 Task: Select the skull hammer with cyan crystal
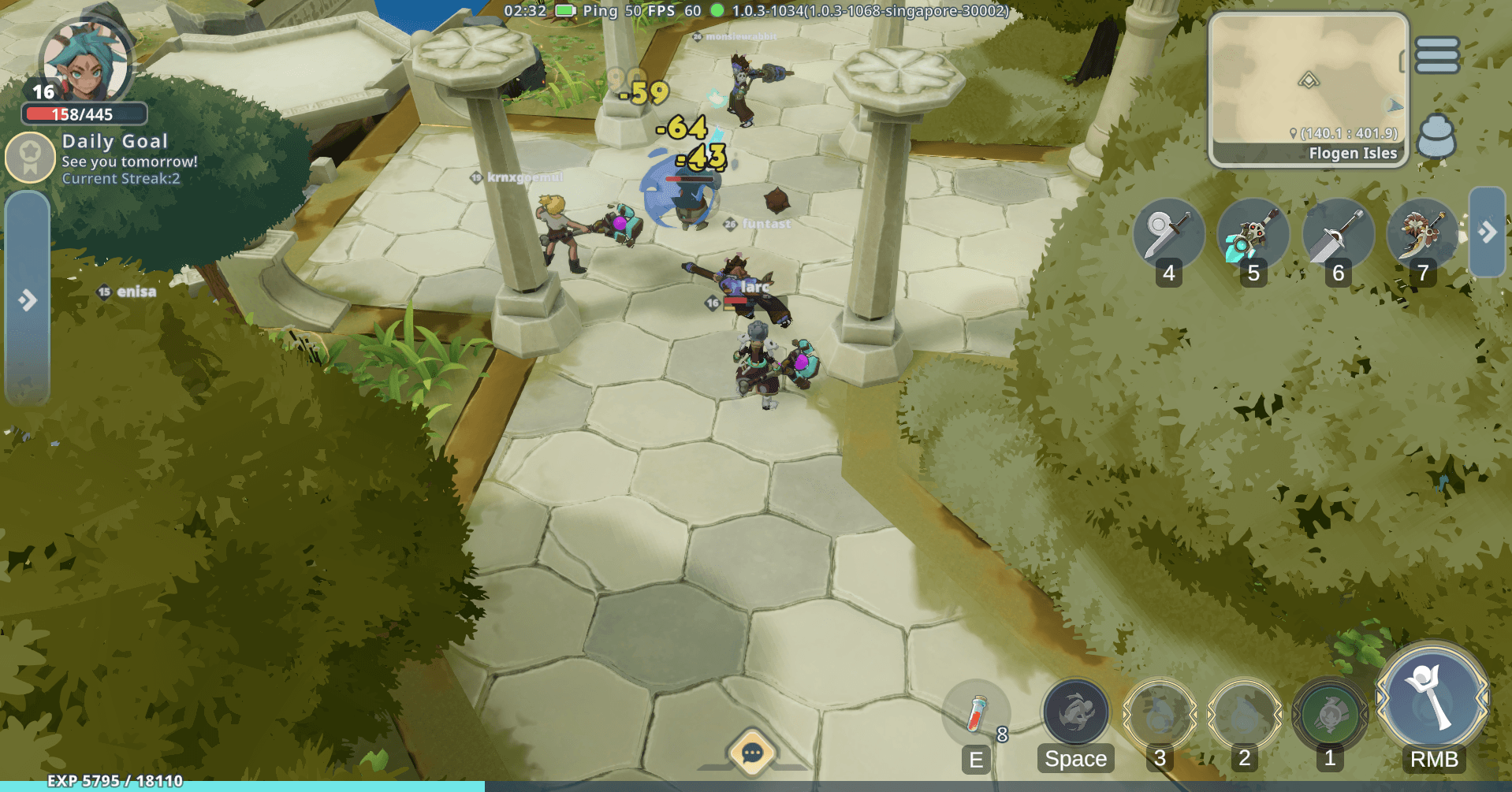click(1252, 234)
